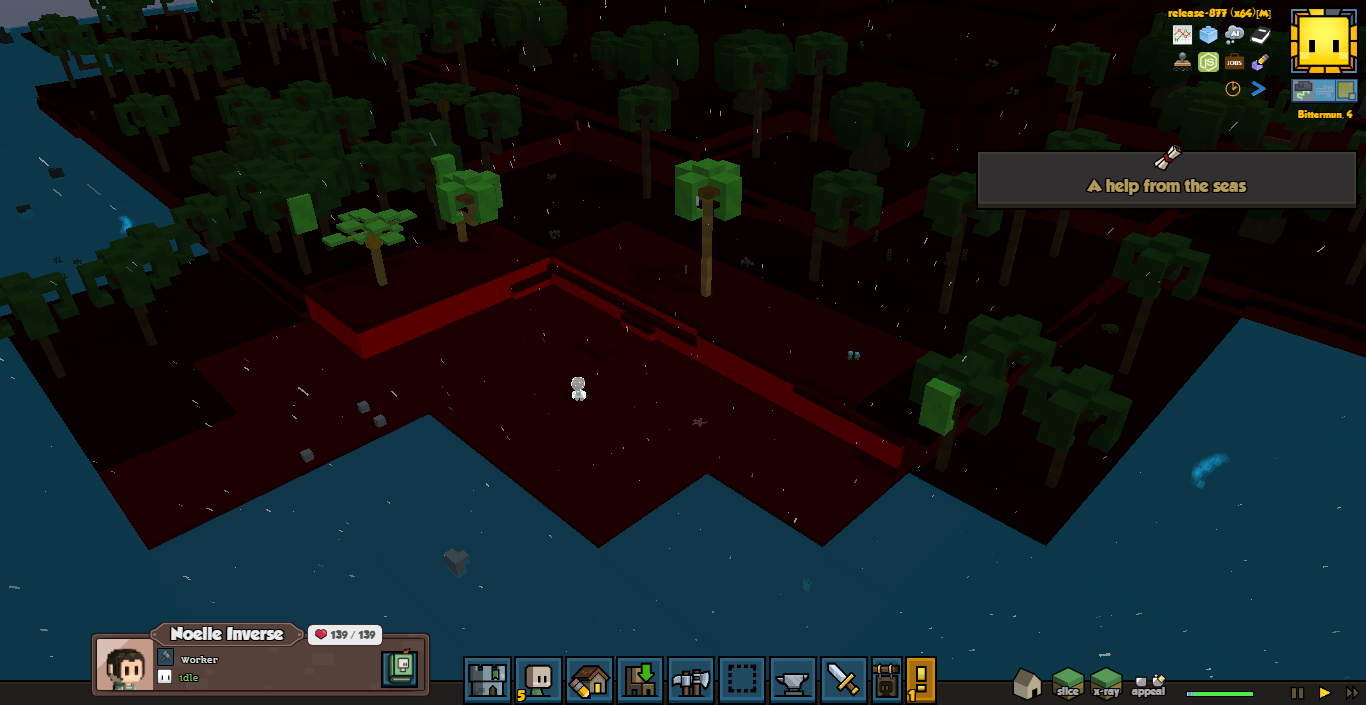Screen dimensions: 1366x705
Task: Open the yellow exclamation alerts button
Action: coord(921,681)
